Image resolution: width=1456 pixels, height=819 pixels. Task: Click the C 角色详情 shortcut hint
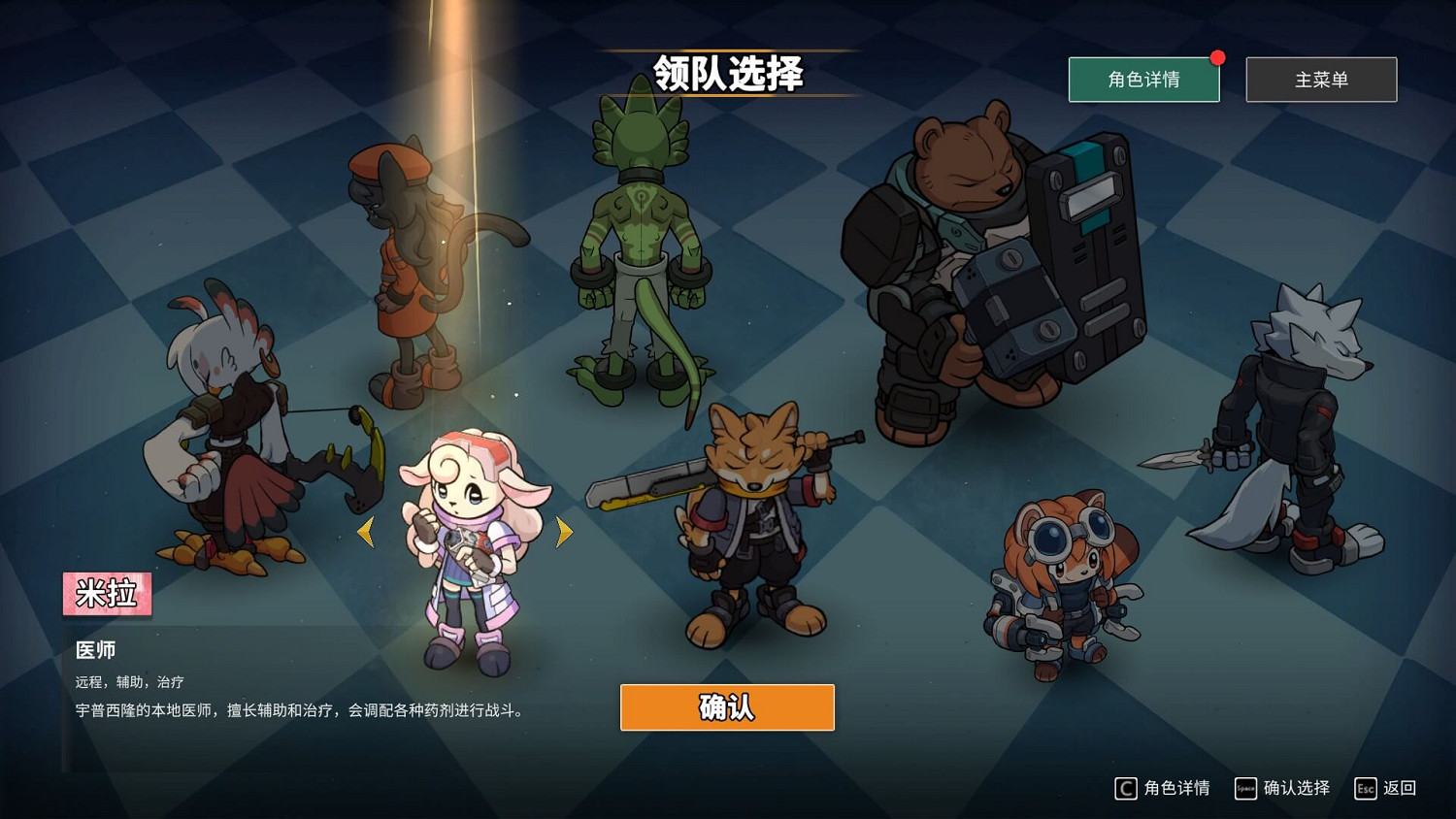(1165, 788)
